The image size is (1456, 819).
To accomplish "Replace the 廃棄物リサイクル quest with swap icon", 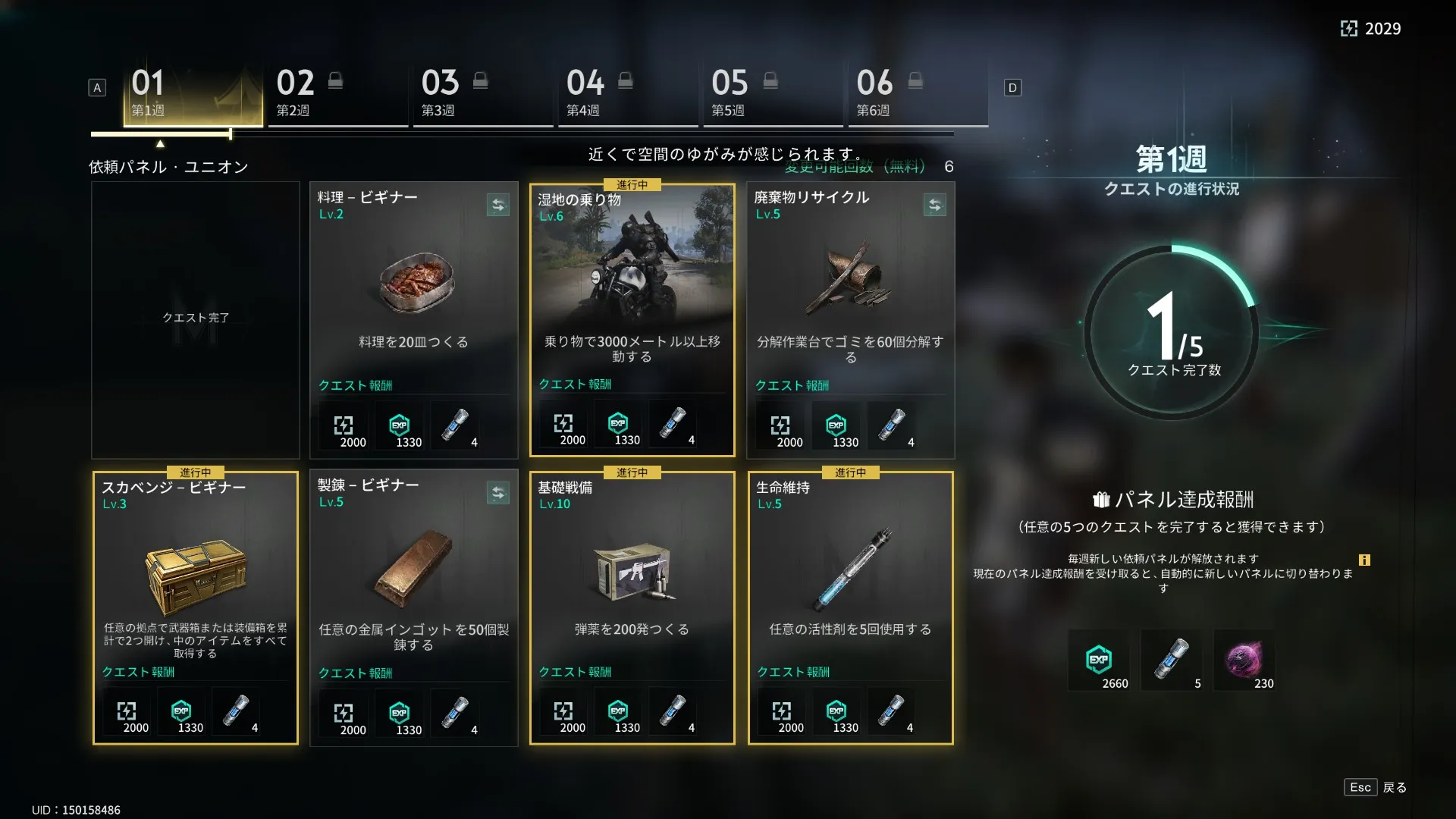I will pos(934,205).
